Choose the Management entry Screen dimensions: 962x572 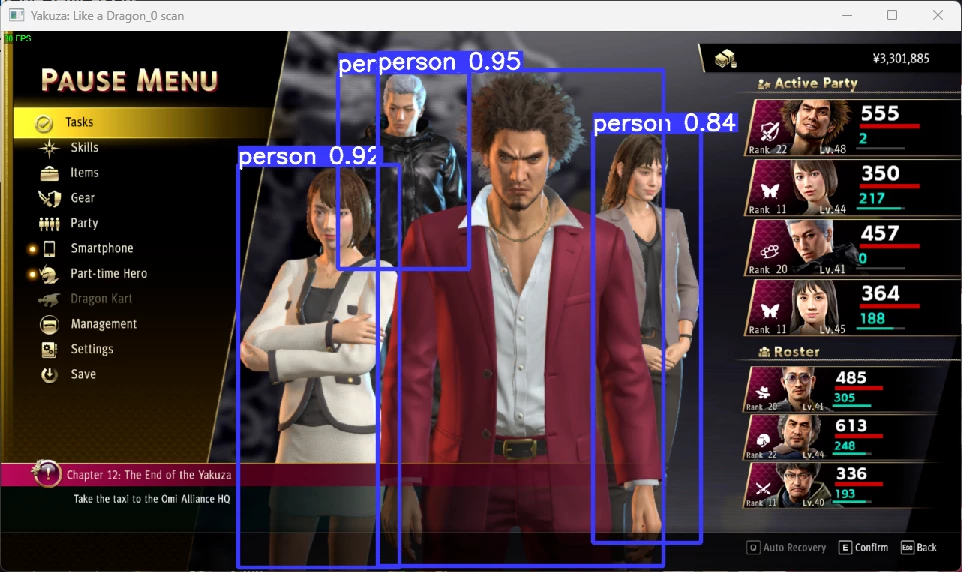click(x=103, y=324)
